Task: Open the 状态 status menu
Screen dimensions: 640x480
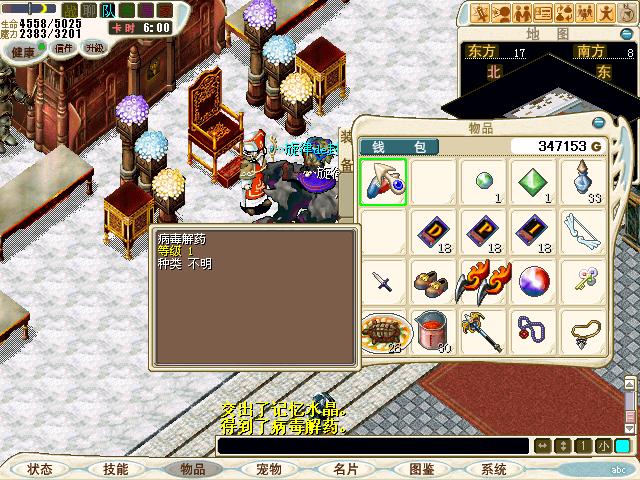Action: (x=41, y=468)
